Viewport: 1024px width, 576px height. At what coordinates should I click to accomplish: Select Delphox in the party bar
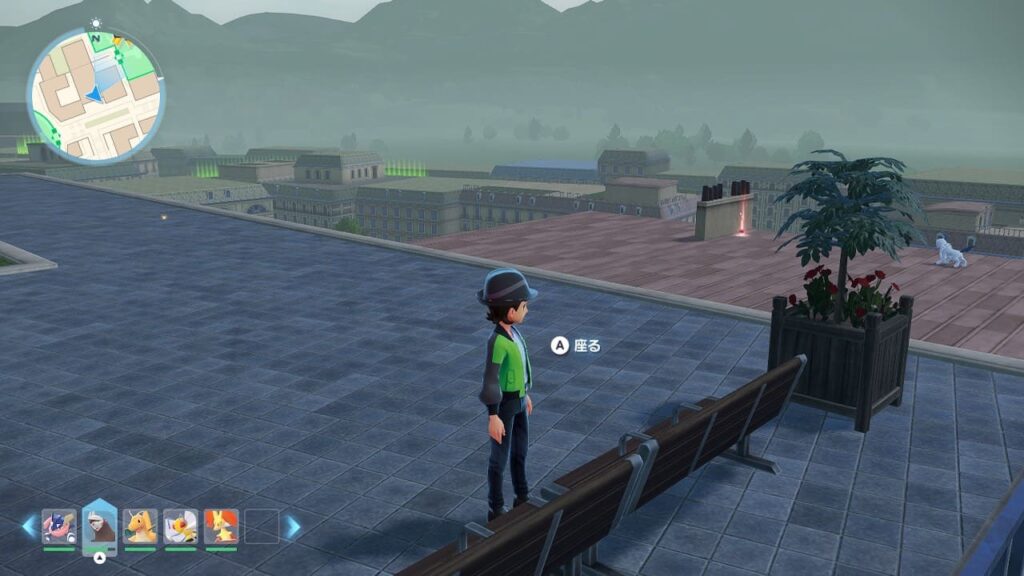click(220, 526)
